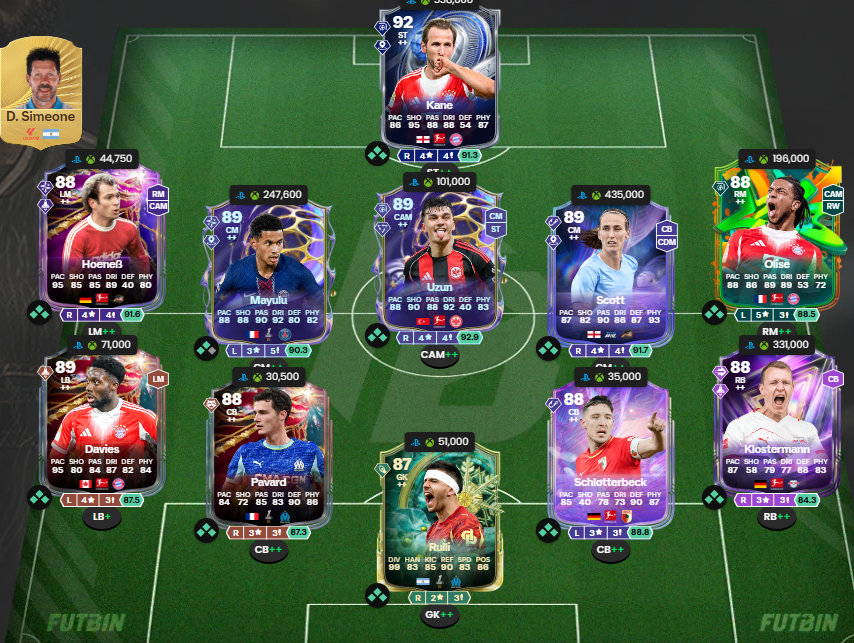
Task: Click the chemistry icon beside Kane
Action: pyautogui.click(x=377, y=154)
